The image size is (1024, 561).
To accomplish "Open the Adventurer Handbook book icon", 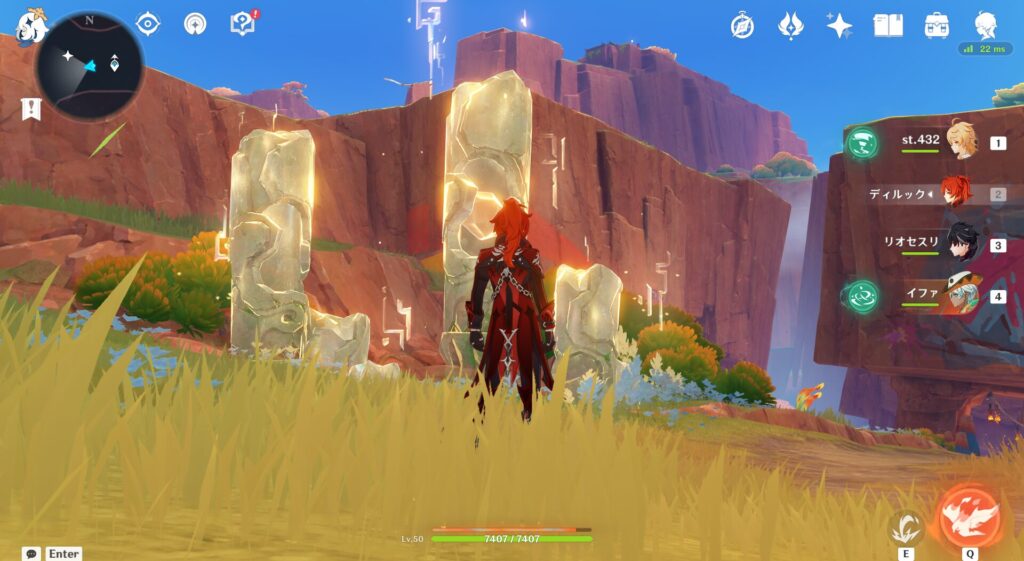I will point(888,26).
